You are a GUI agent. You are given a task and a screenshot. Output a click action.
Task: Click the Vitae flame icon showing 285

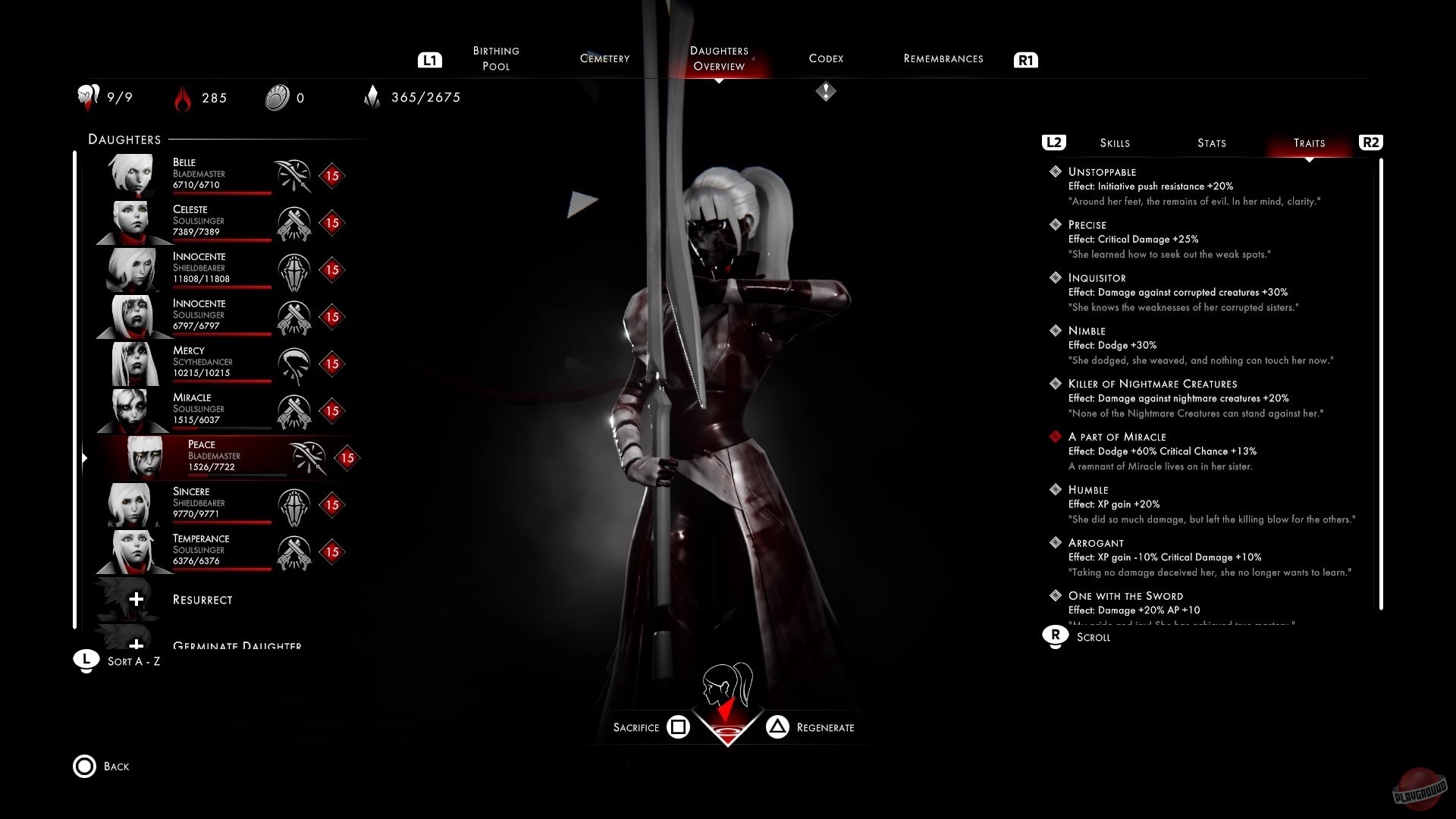[x=181, y=97]
